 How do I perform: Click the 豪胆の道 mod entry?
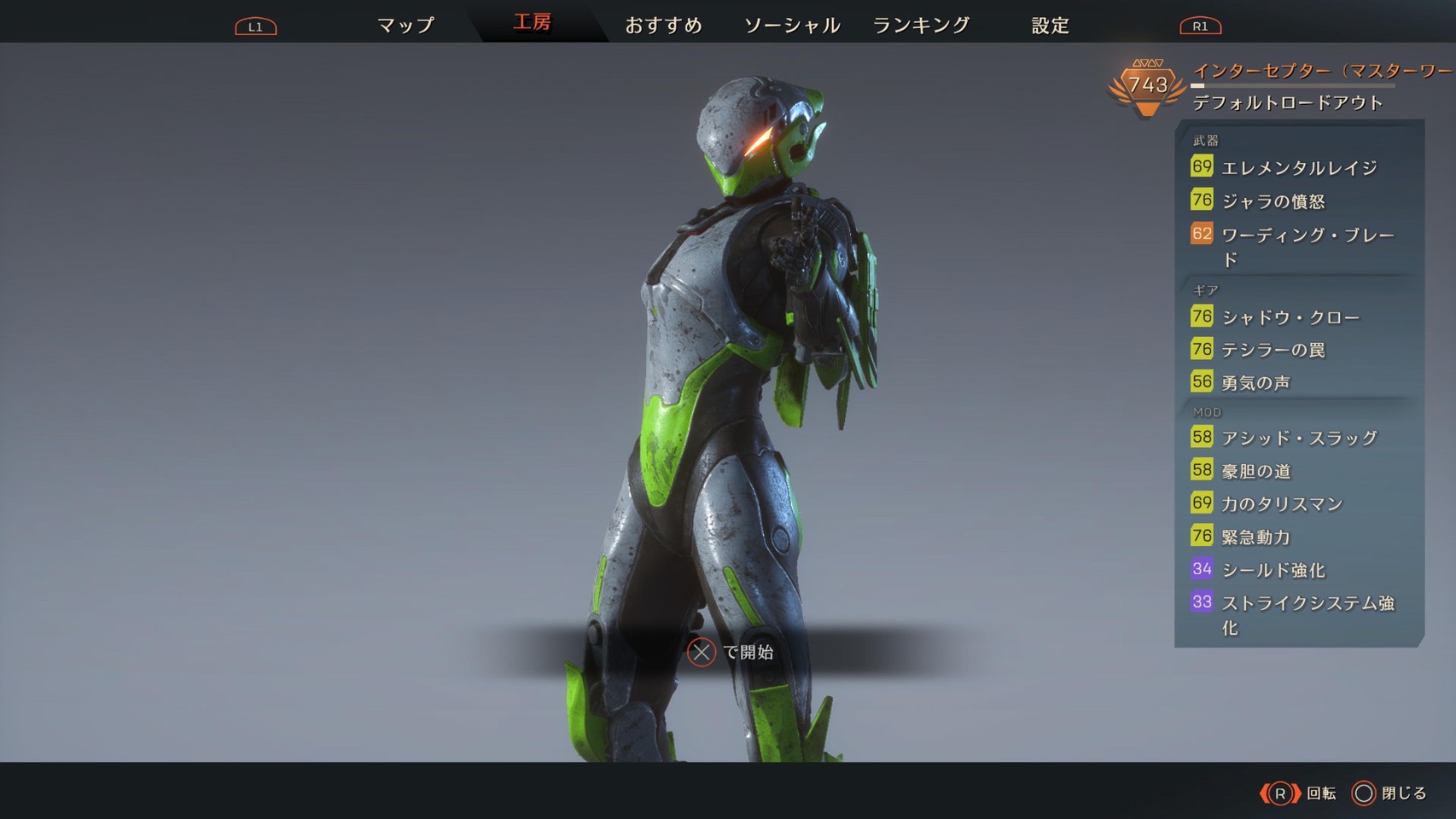click(x=1255, y=471)
